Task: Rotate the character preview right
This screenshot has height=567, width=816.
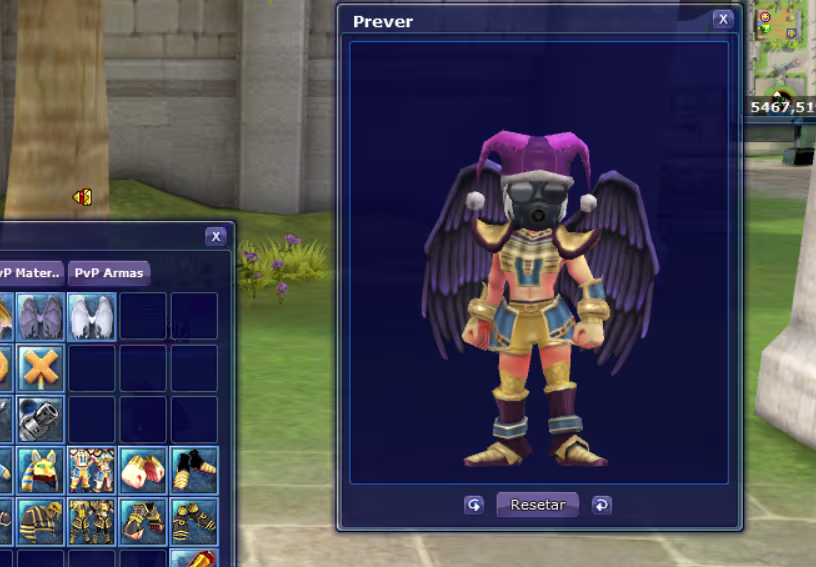Action: pos(601,505)
